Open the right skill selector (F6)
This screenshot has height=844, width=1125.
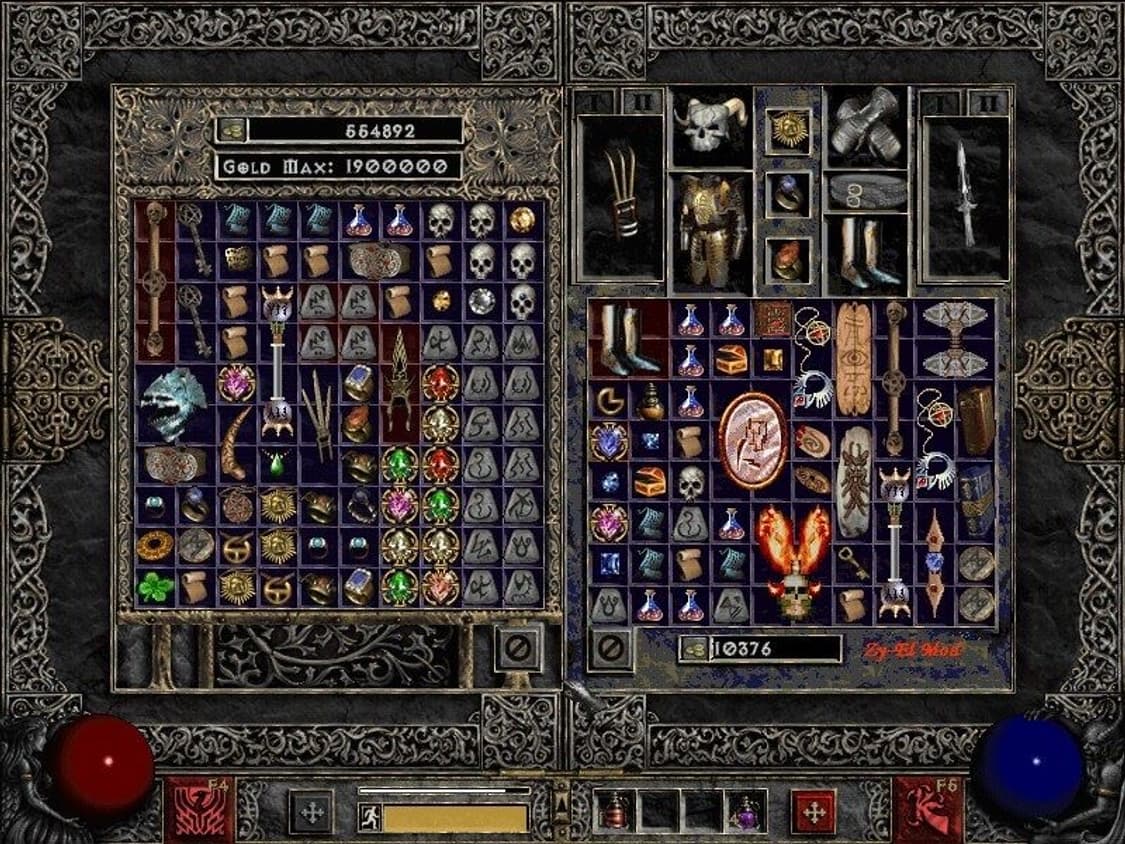tap(927, 808)
